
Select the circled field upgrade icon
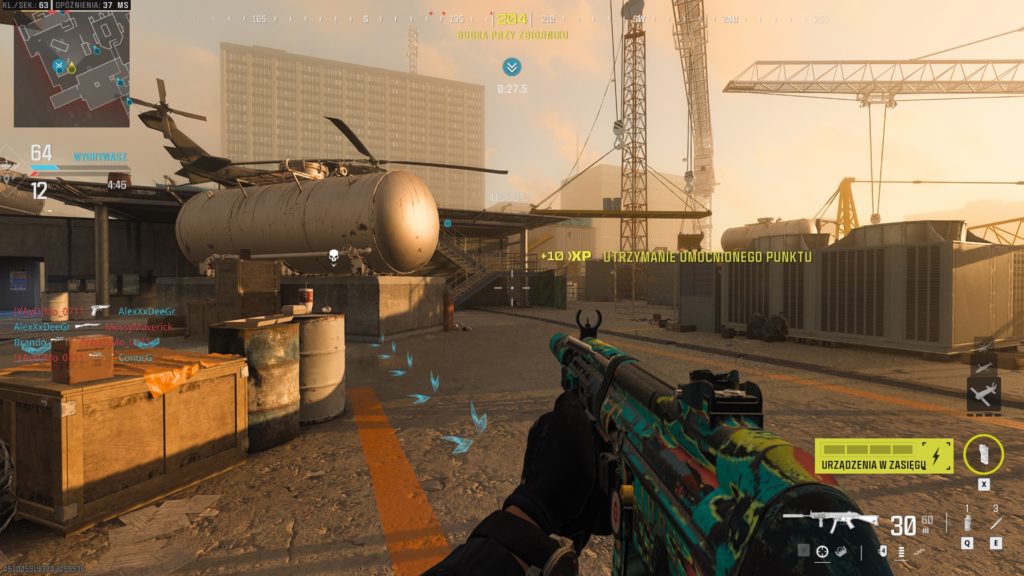[x=983, y=454]
